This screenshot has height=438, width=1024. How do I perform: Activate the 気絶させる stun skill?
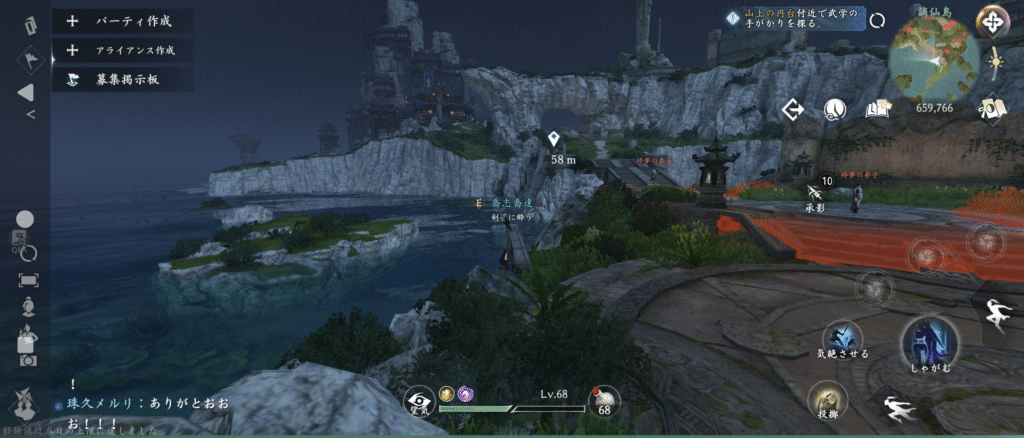[x=842, y=337]
